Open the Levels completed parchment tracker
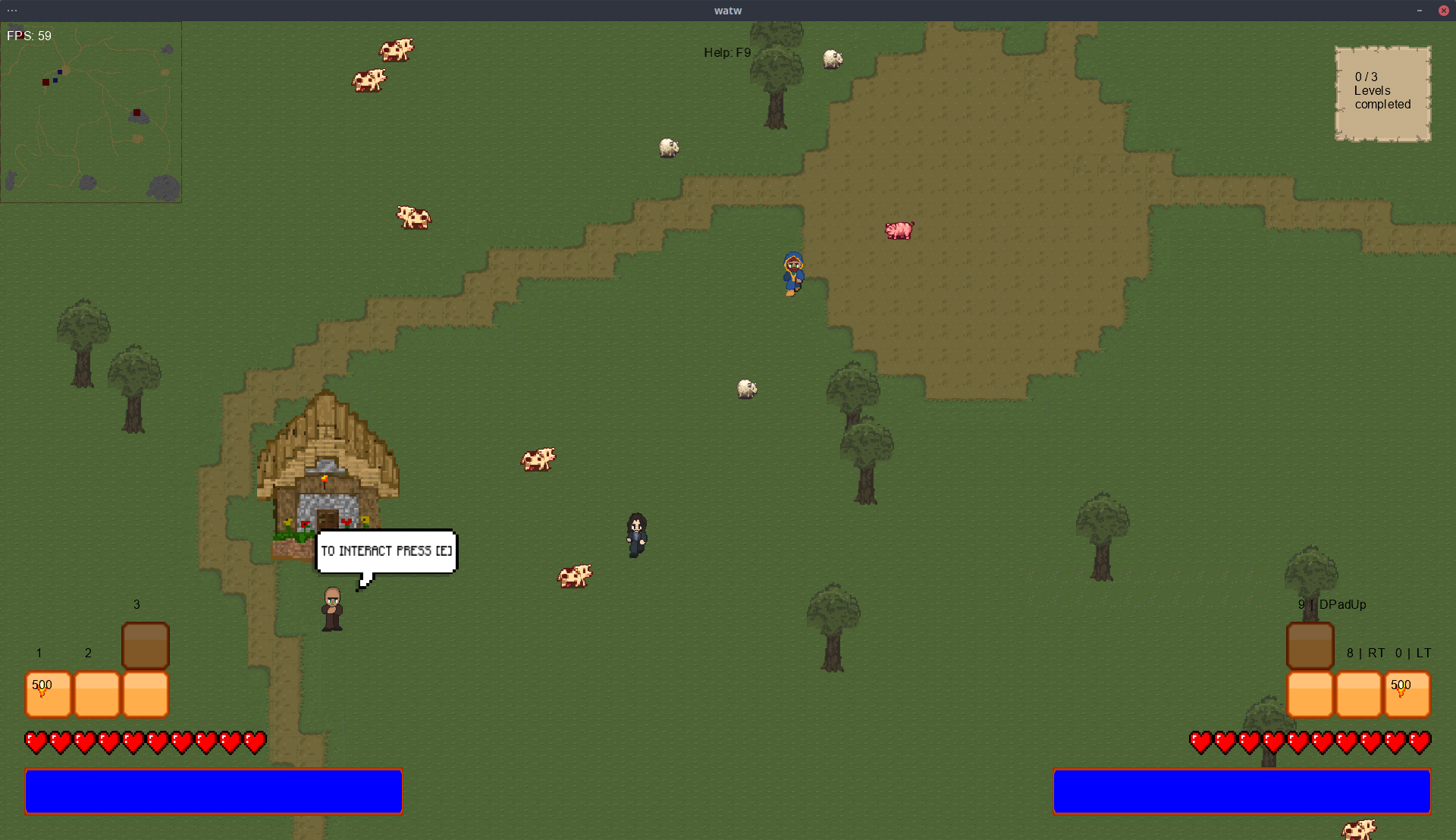Screen dimensions: 1456x840 1382,93
